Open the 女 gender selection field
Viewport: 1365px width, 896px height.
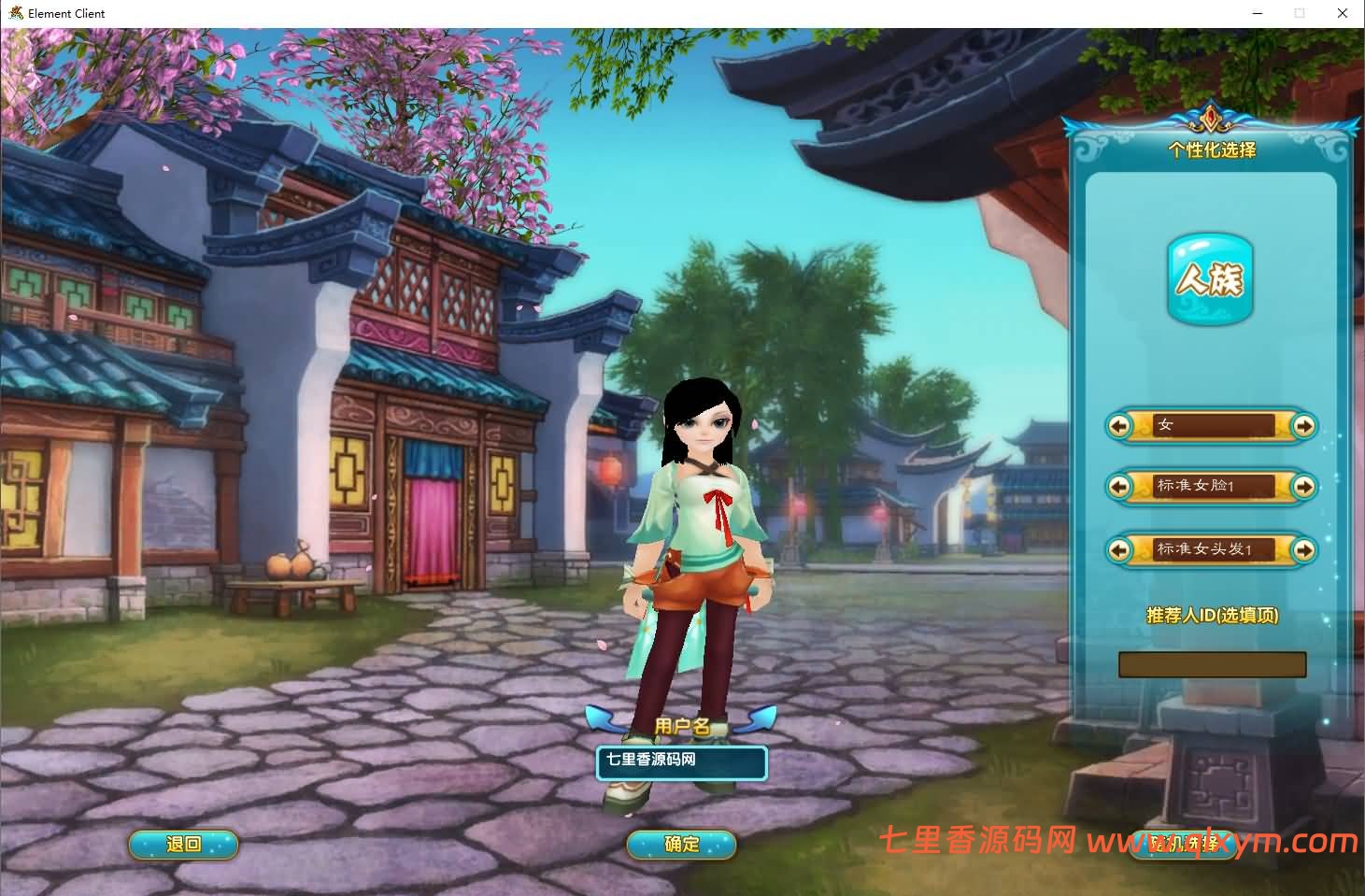click(1211, 426)
